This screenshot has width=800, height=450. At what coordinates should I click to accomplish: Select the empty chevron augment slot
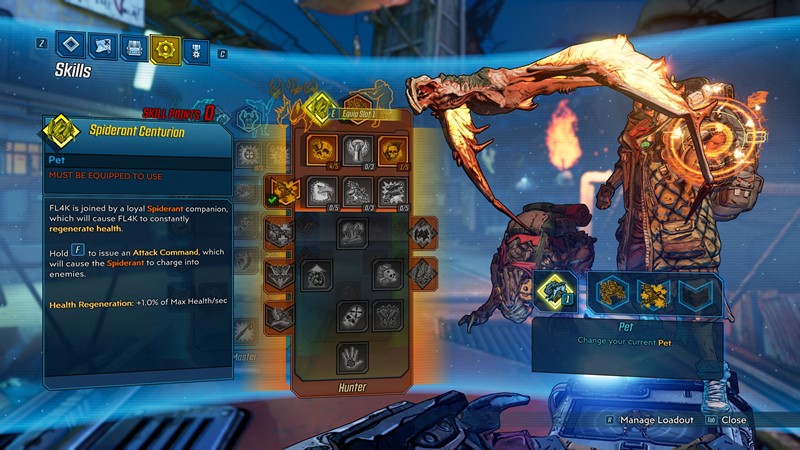[696, 293]
